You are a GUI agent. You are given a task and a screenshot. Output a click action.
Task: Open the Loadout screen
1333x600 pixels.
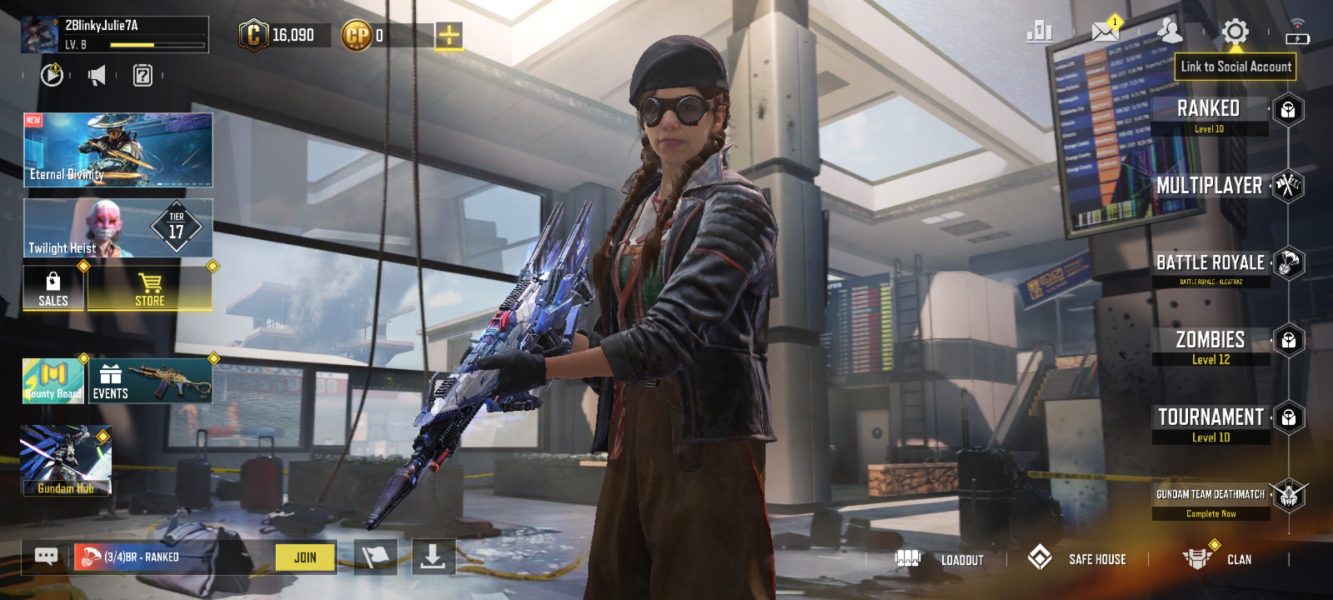pos(941,559)
